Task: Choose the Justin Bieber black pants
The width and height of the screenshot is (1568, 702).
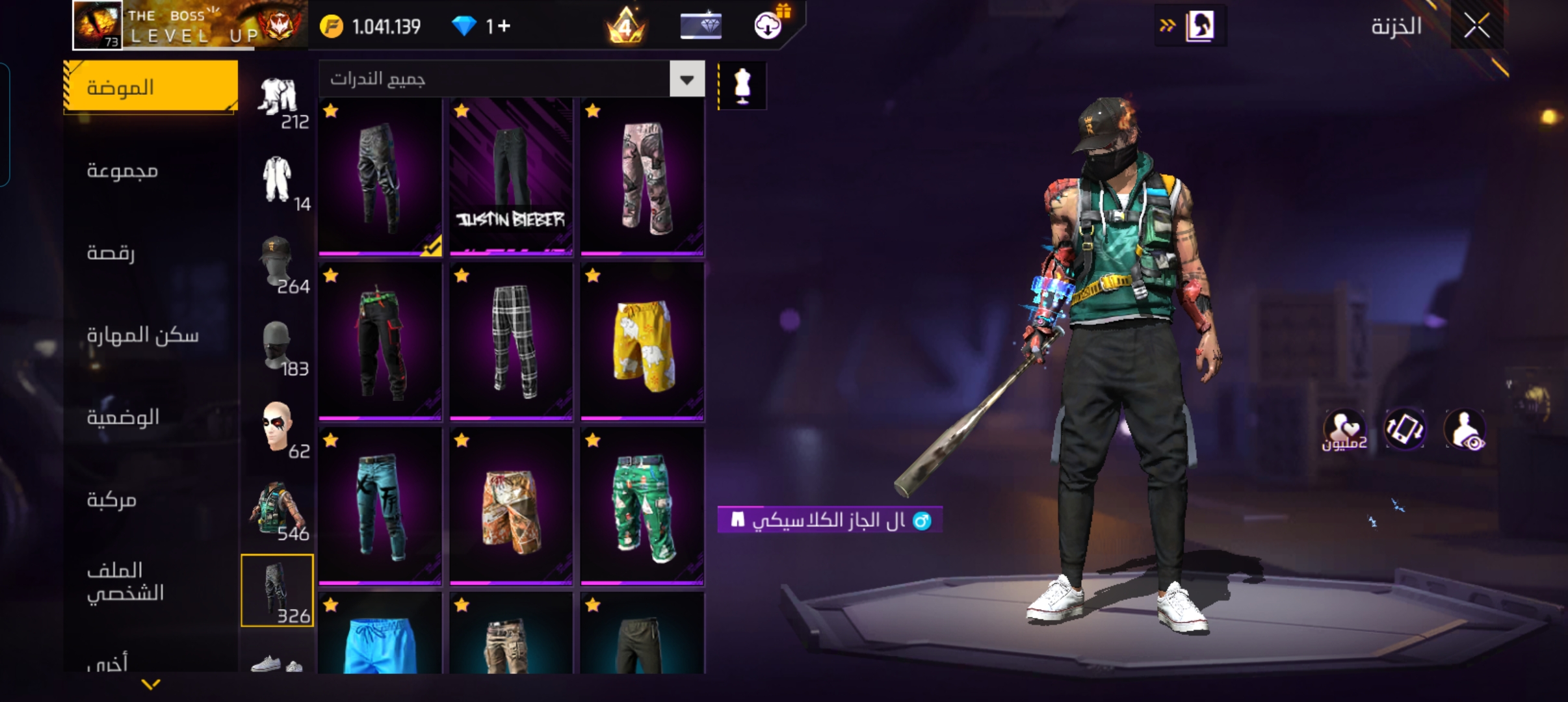Action: coord(511,176)
